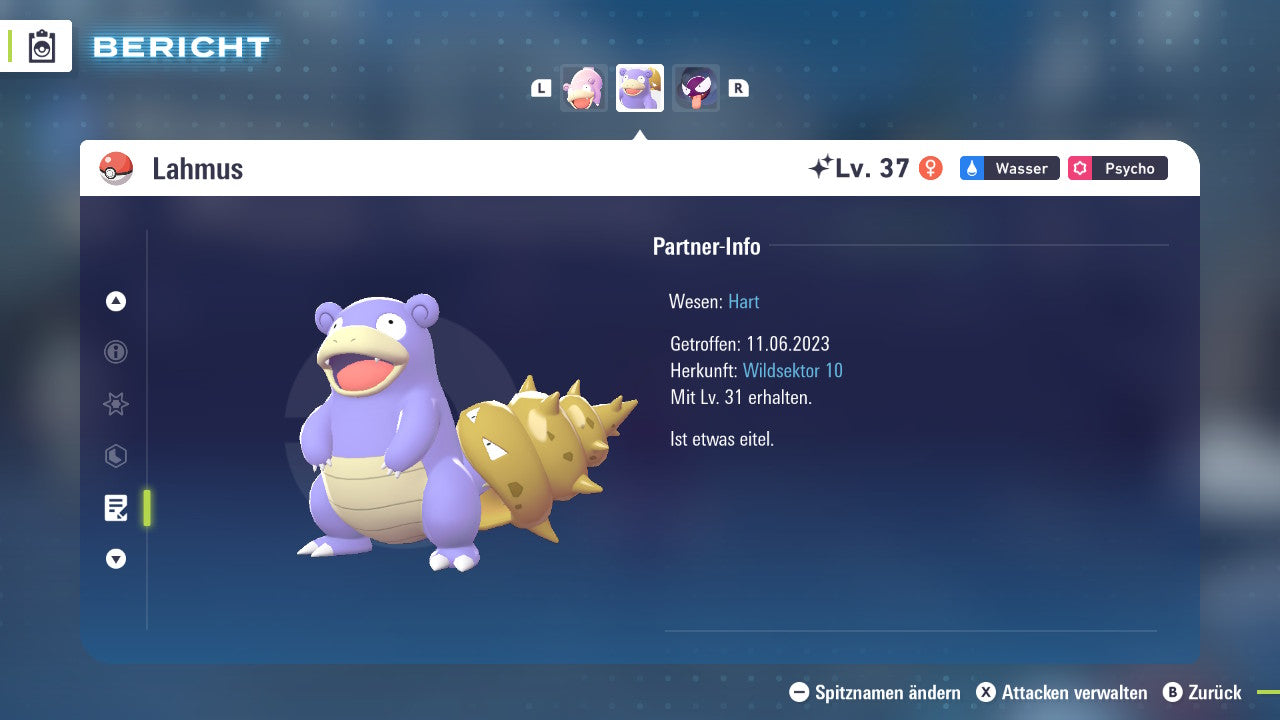Select the pink Flegmon party thumbnail

583,88
